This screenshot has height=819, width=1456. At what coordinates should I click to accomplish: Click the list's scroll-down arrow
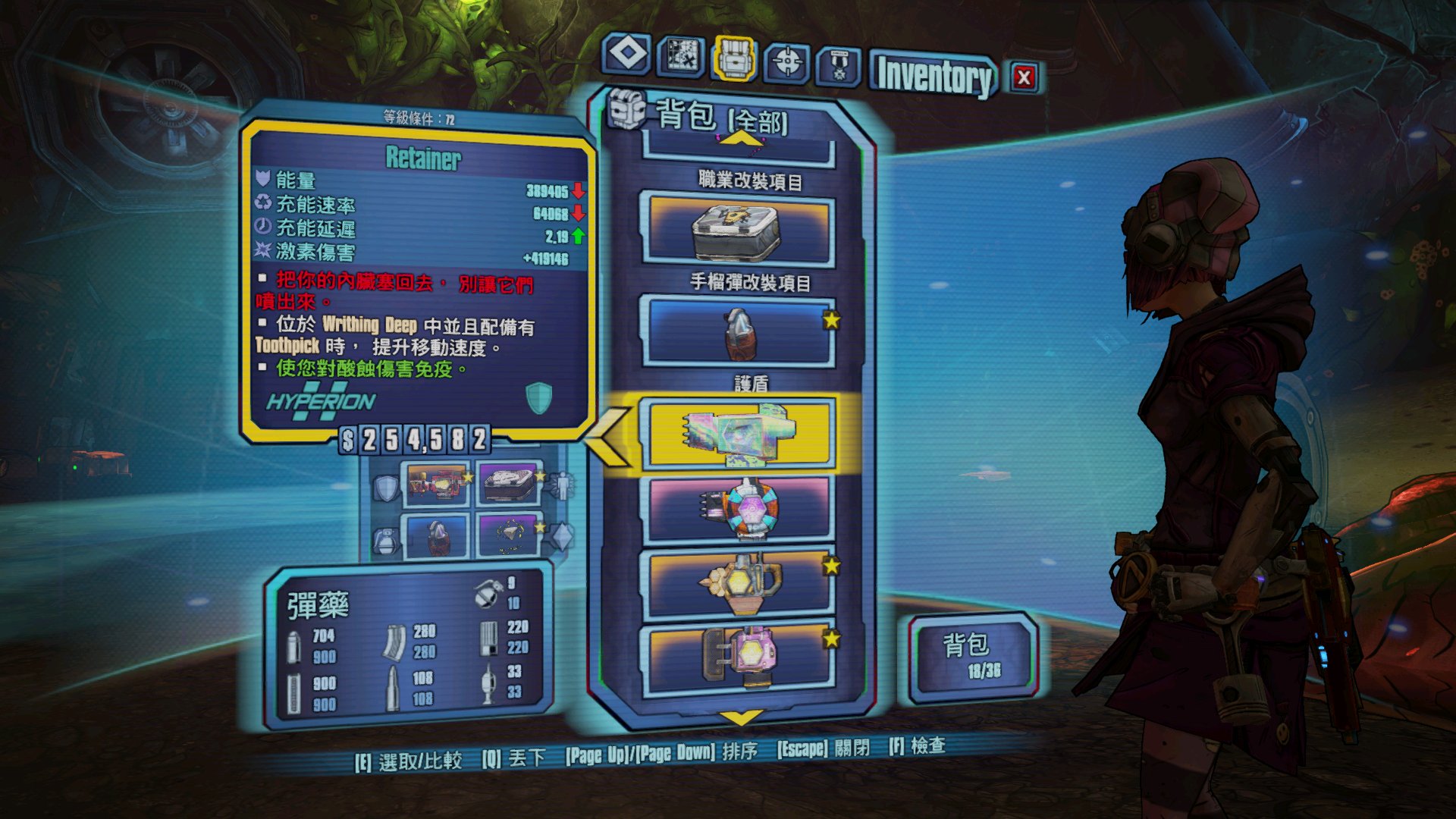(x=741, y=717)
